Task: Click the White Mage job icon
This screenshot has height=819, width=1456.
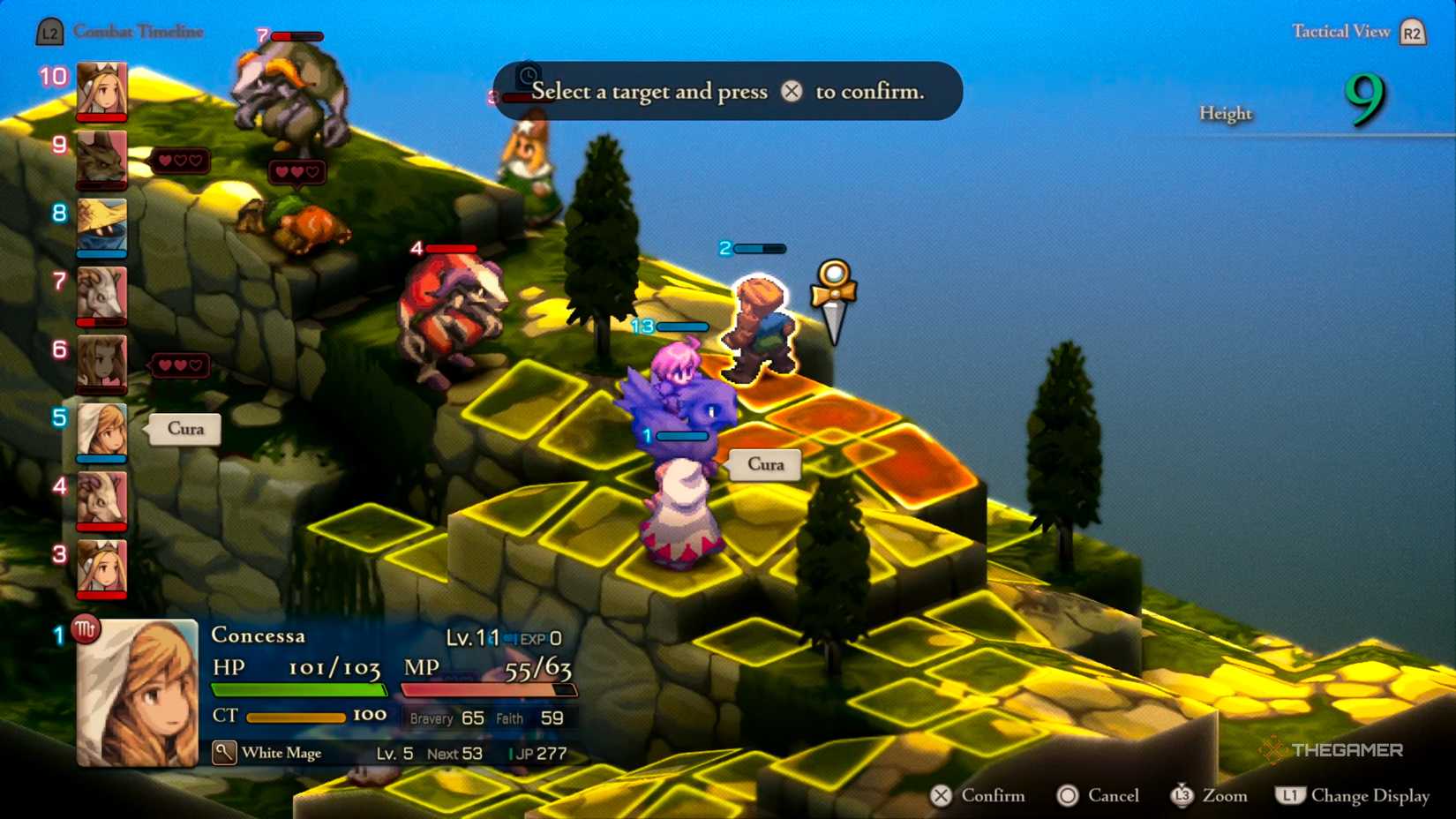Action: point(224,753)
